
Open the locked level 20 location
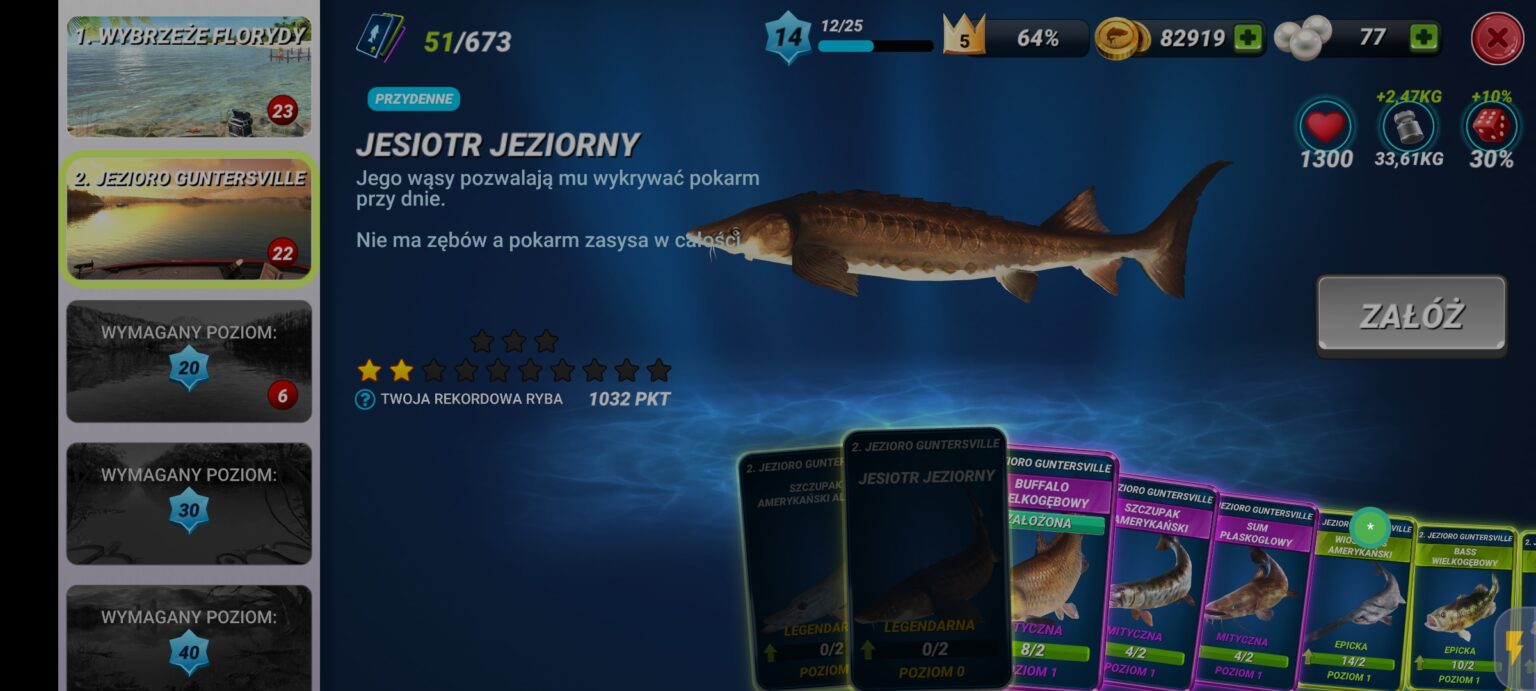point(189,361)
